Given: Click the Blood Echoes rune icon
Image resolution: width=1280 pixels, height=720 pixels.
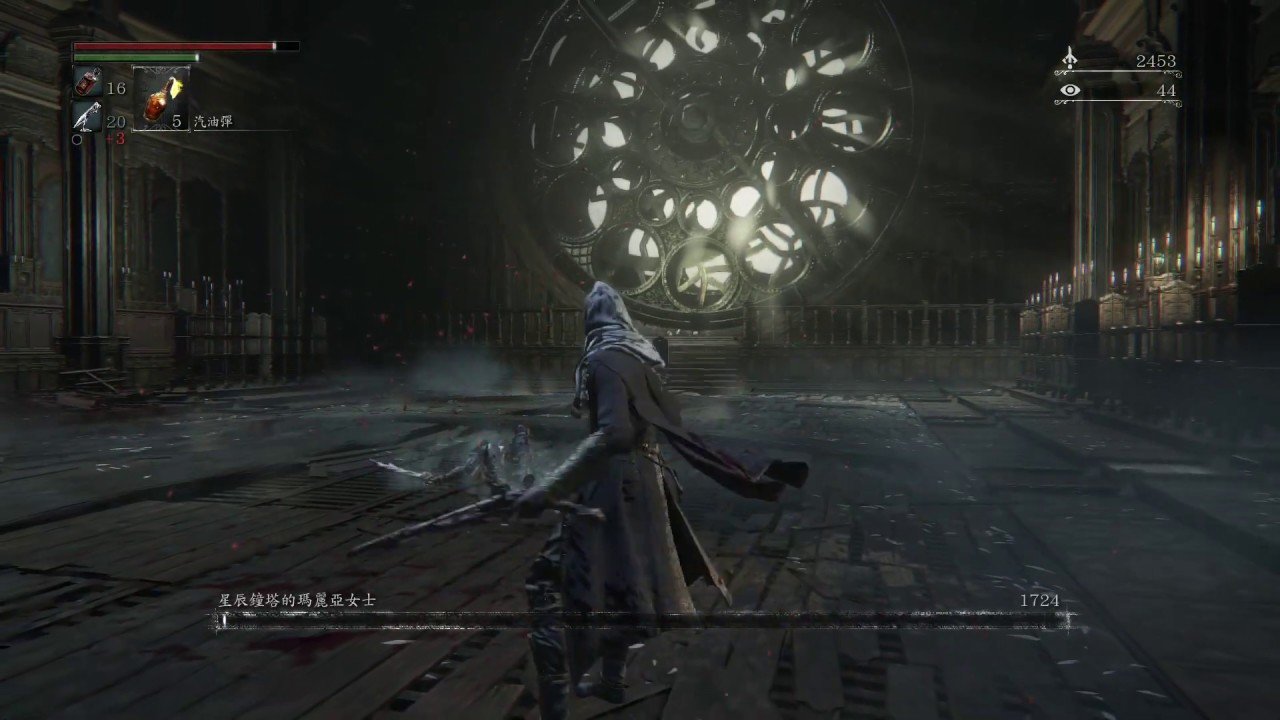Looking at the screenshot, I should [1072, 58].
